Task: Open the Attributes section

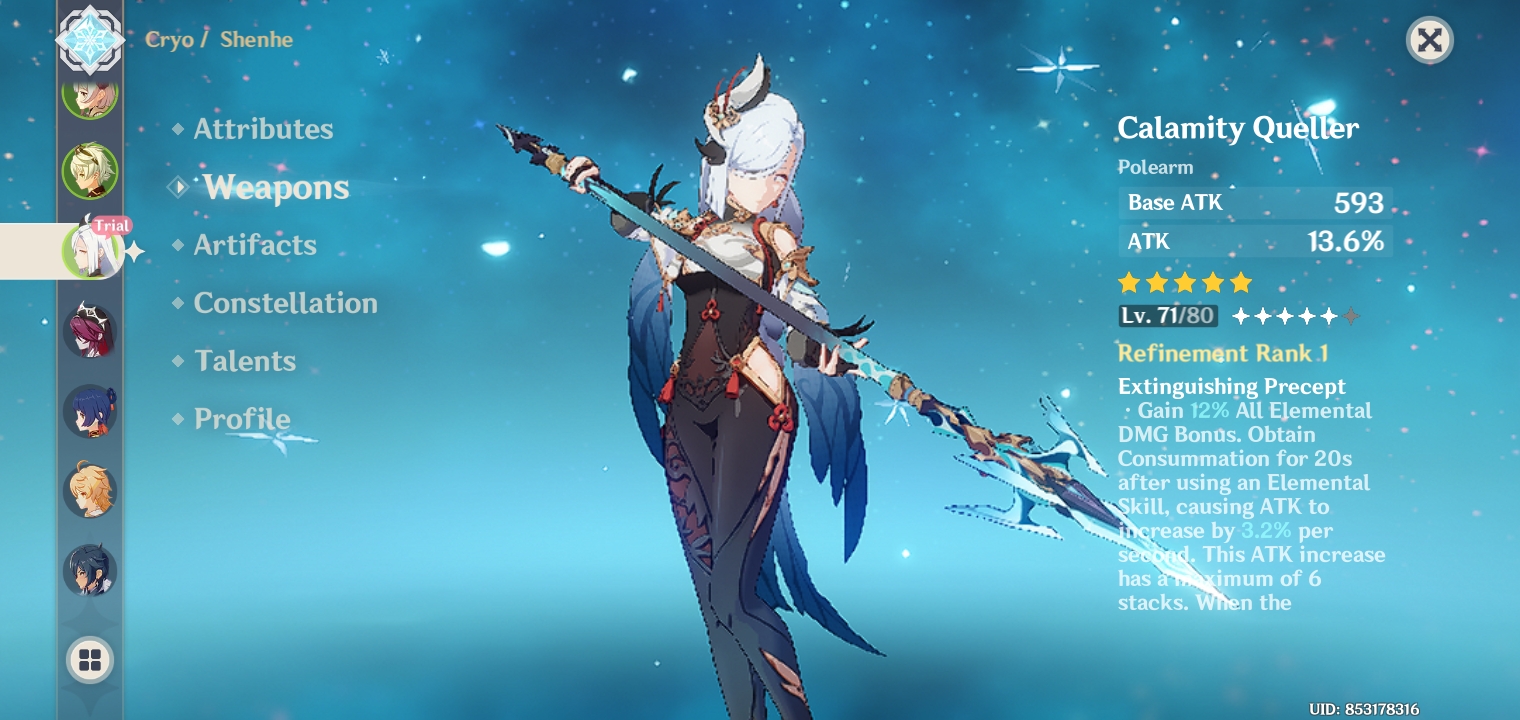Action: point(263,128)
